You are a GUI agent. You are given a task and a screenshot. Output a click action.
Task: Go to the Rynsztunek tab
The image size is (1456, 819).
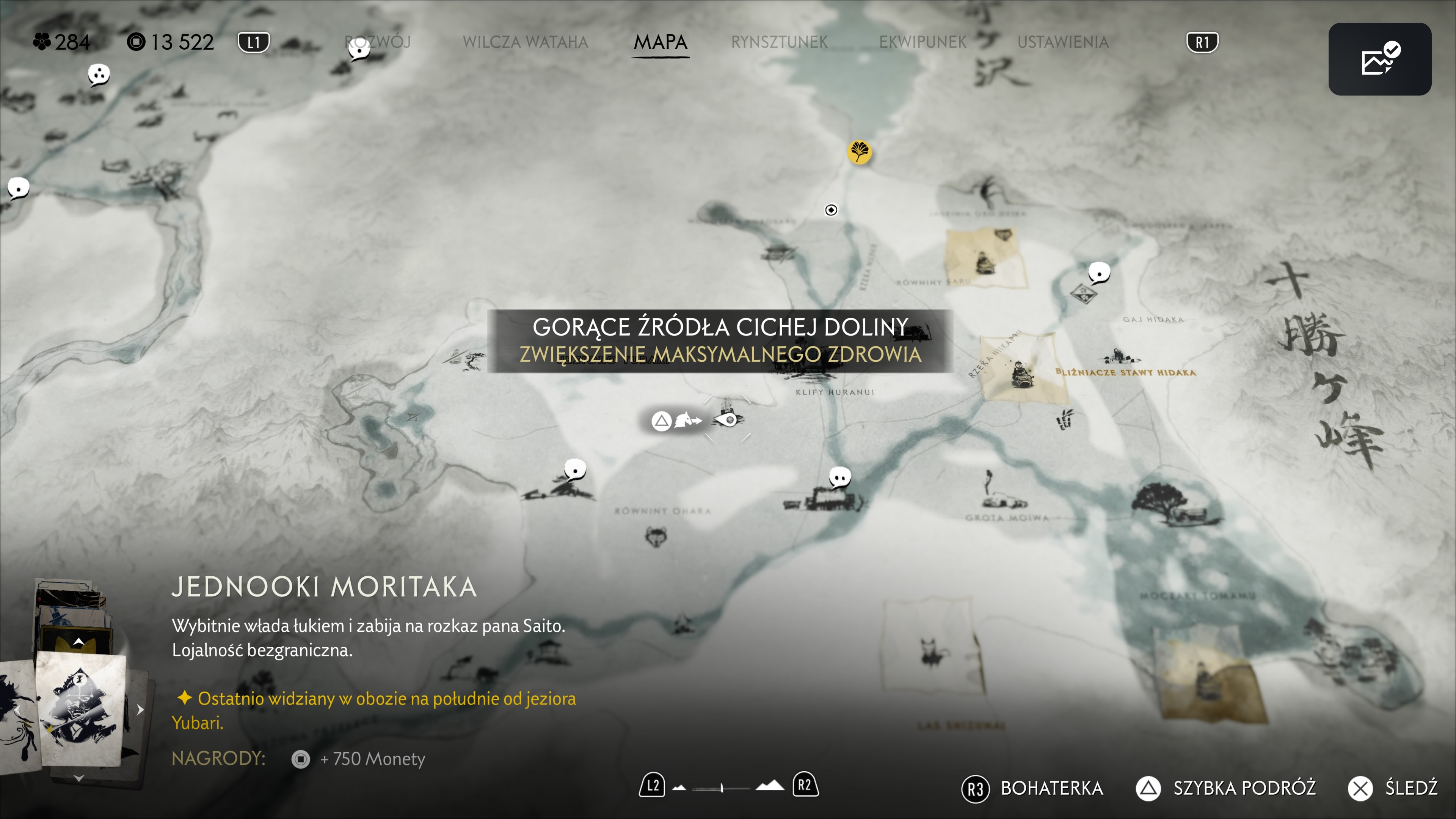(779, 42)
